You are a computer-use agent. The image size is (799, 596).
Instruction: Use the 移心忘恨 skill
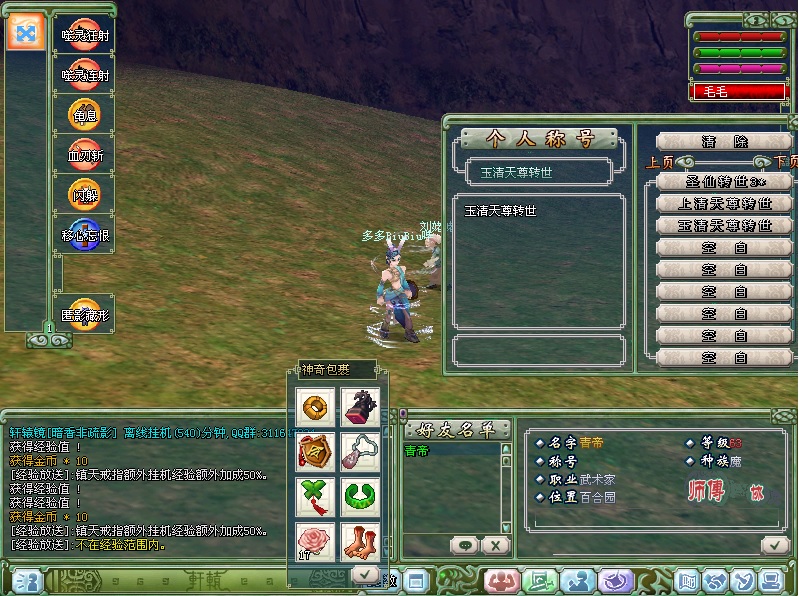(84, 235)
